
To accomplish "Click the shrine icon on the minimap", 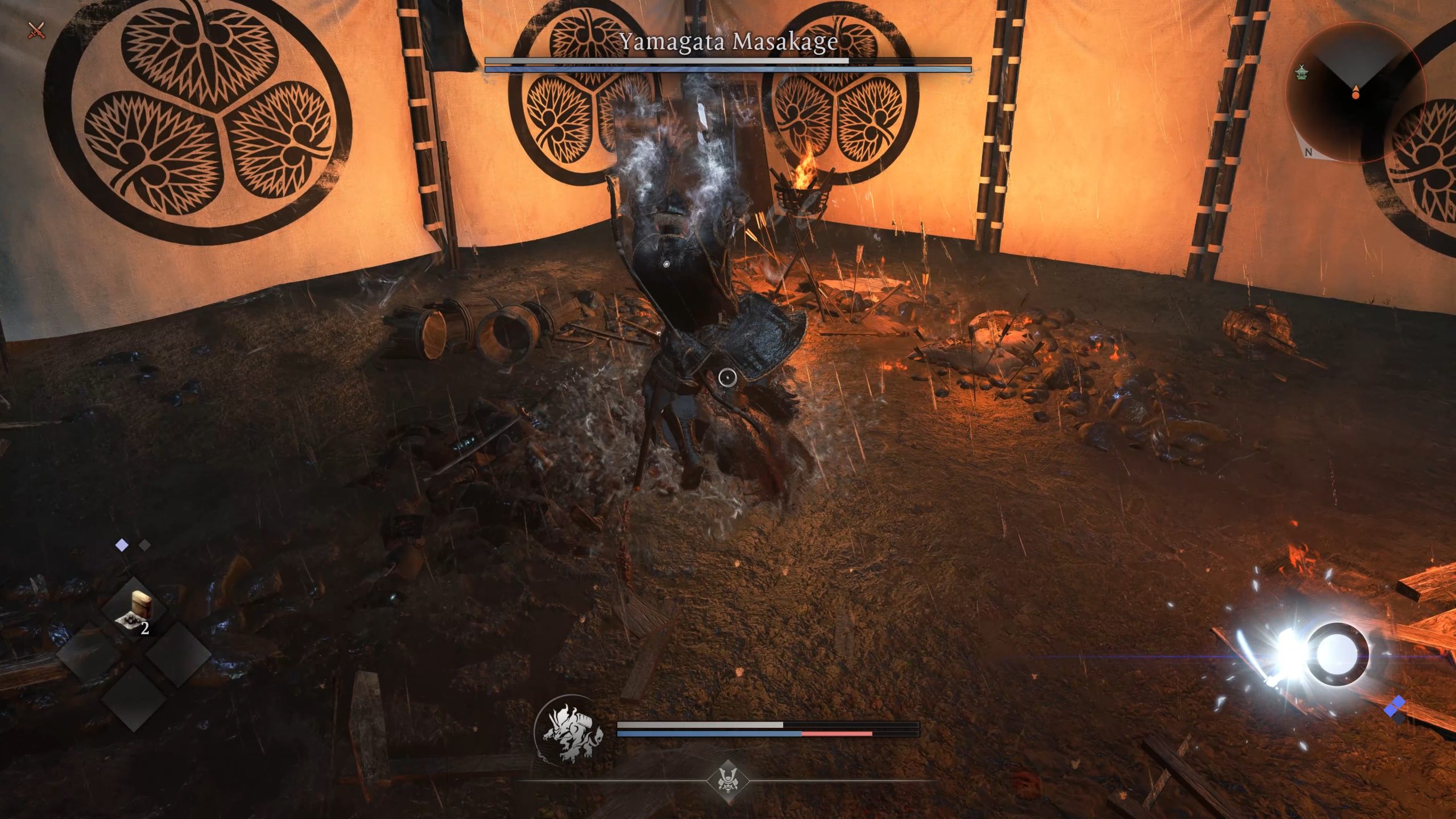I will (x=1301, y=73).
